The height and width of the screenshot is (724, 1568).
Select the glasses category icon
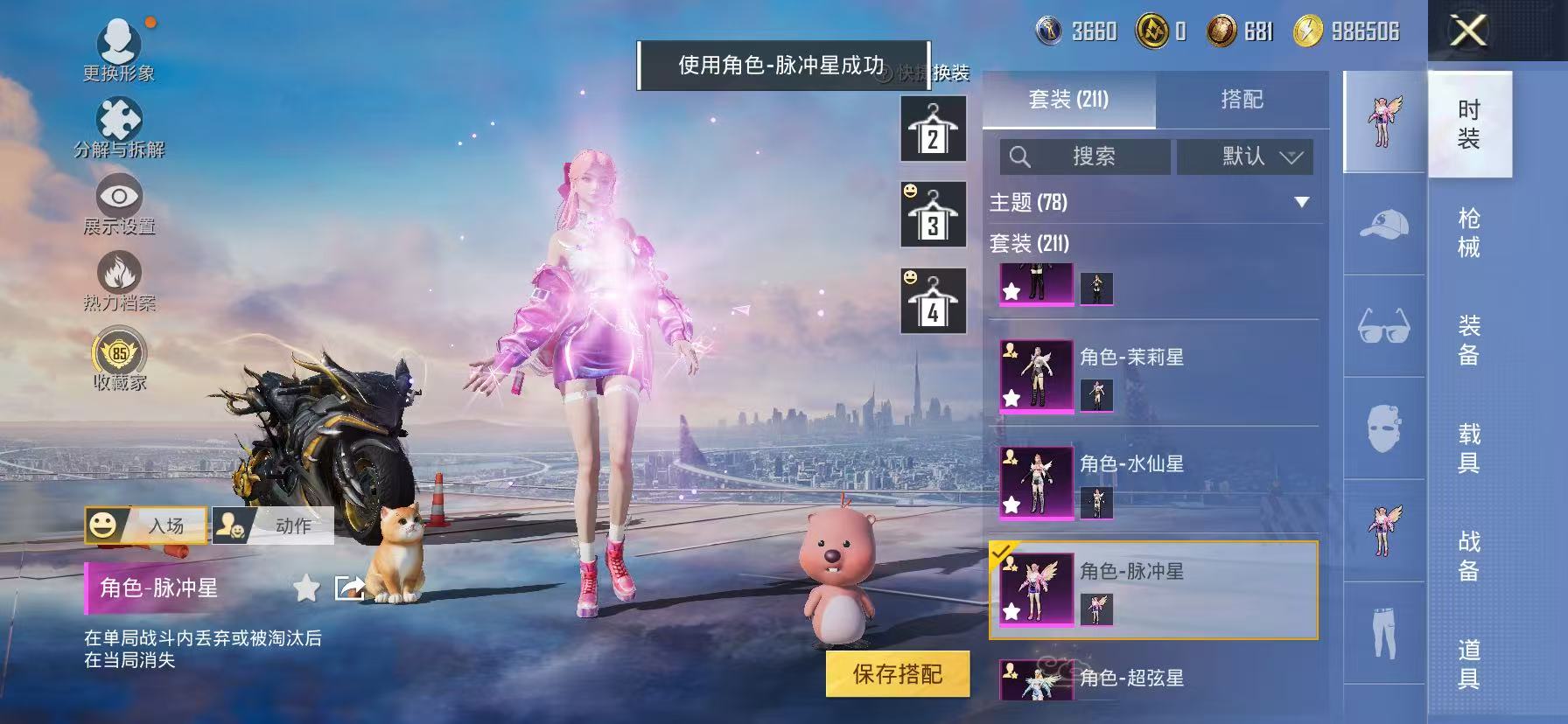point(1385,328)
